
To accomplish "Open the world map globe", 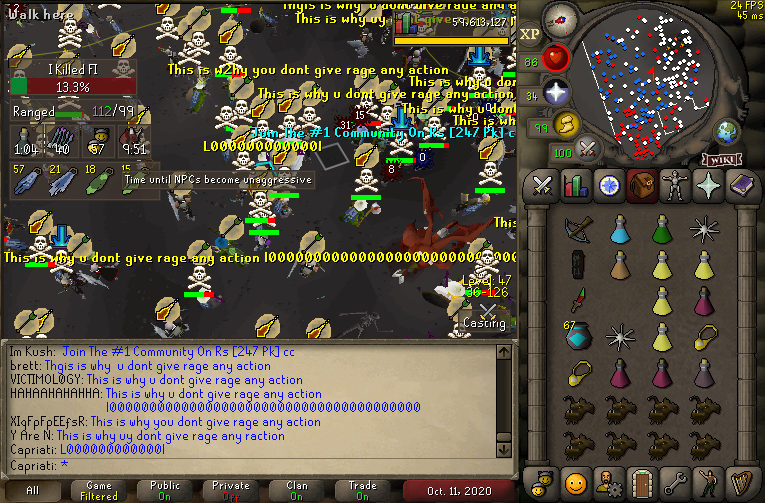I will [x=726, y=131].
